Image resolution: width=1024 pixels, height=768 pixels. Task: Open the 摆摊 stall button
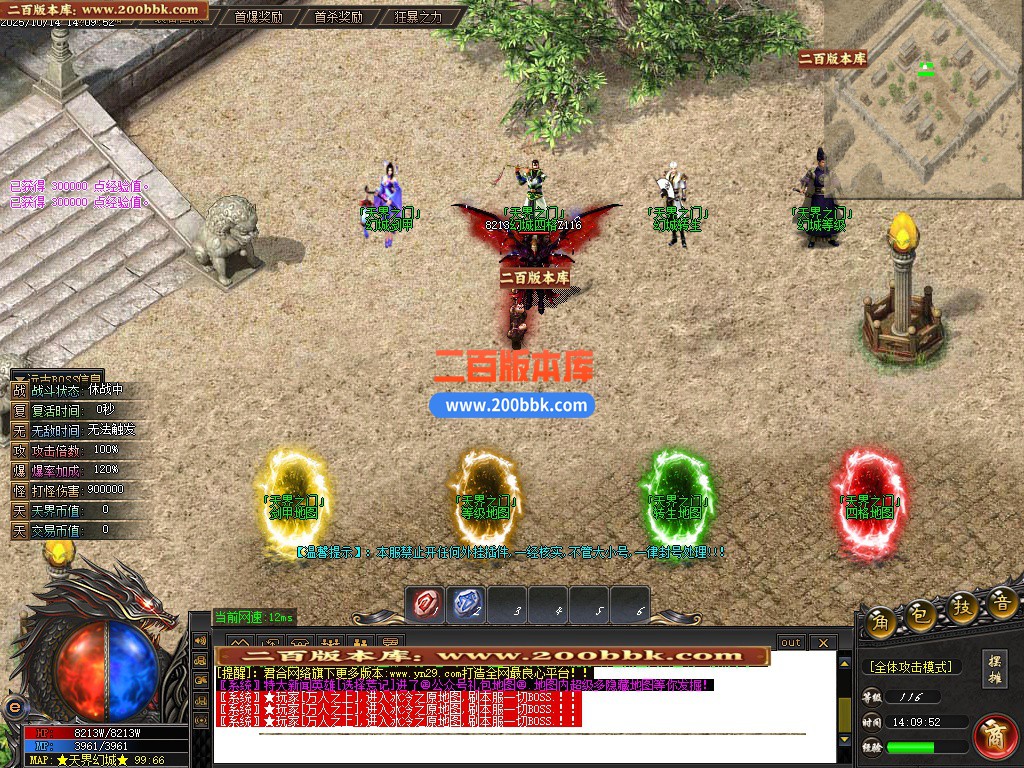994,667
